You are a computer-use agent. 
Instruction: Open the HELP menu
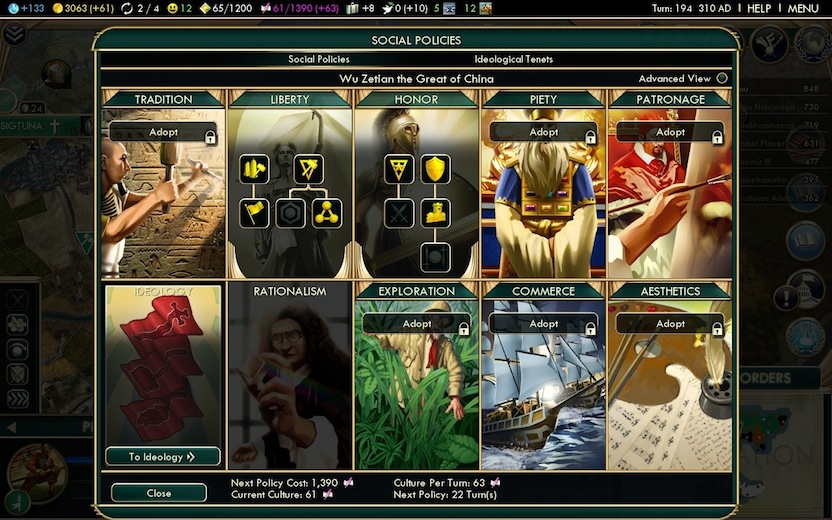click(759, 8)
